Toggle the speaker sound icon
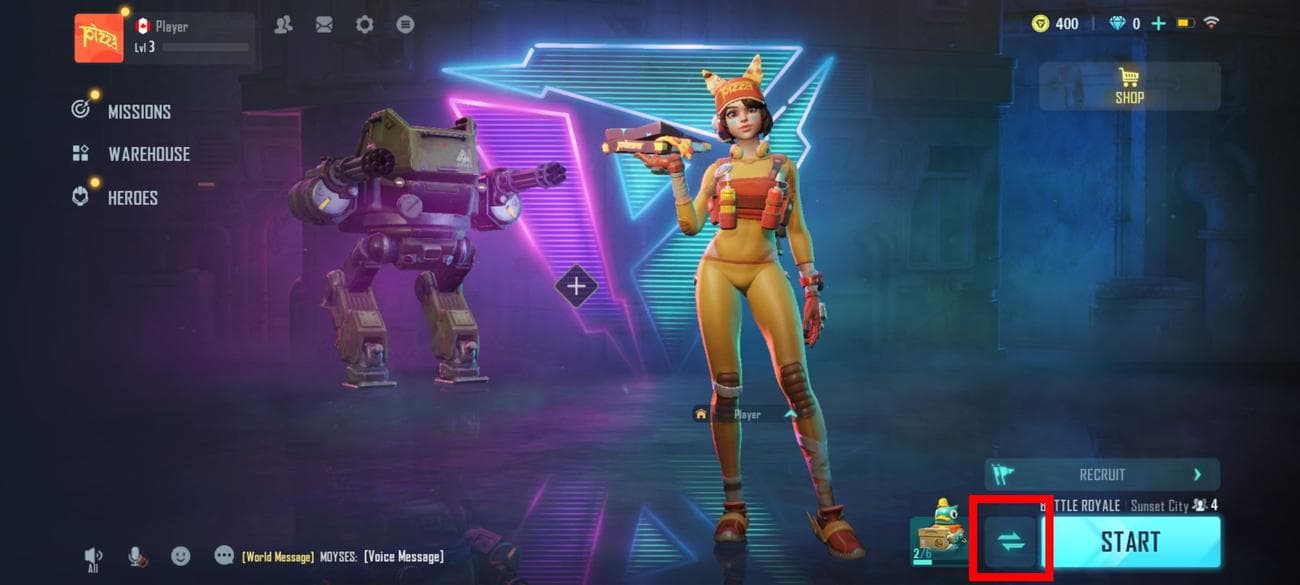The height and width of the screenshot is (585, 1300). click(93, 557)
